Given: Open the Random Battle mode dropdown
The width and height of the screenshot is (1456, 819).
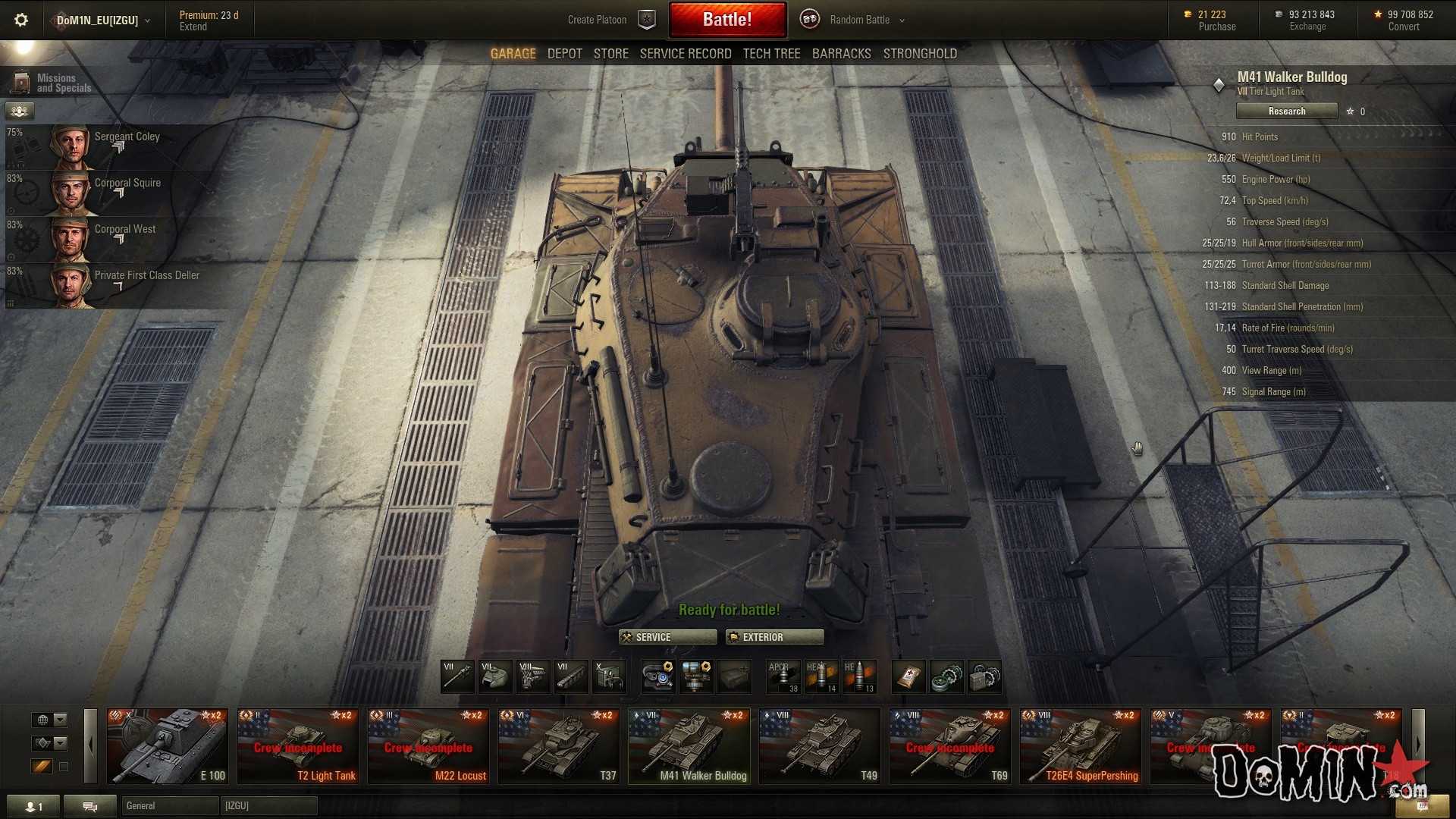Looking at the screenshot, I should tap(867, 20).
